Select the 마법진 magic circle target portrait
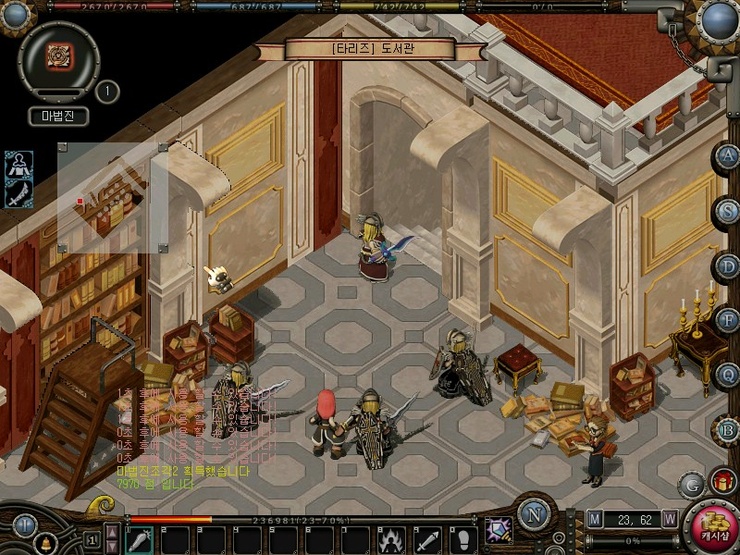The image size is (740, 555). (x=58, y=54)
